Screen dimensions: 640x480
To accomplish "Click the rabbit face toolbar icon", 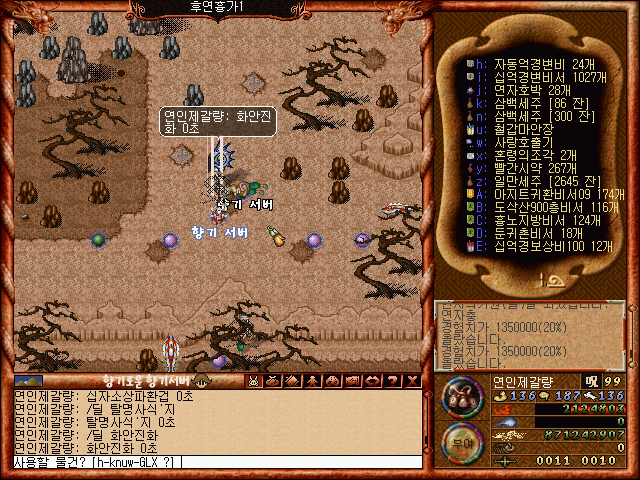I will (254, 381).
